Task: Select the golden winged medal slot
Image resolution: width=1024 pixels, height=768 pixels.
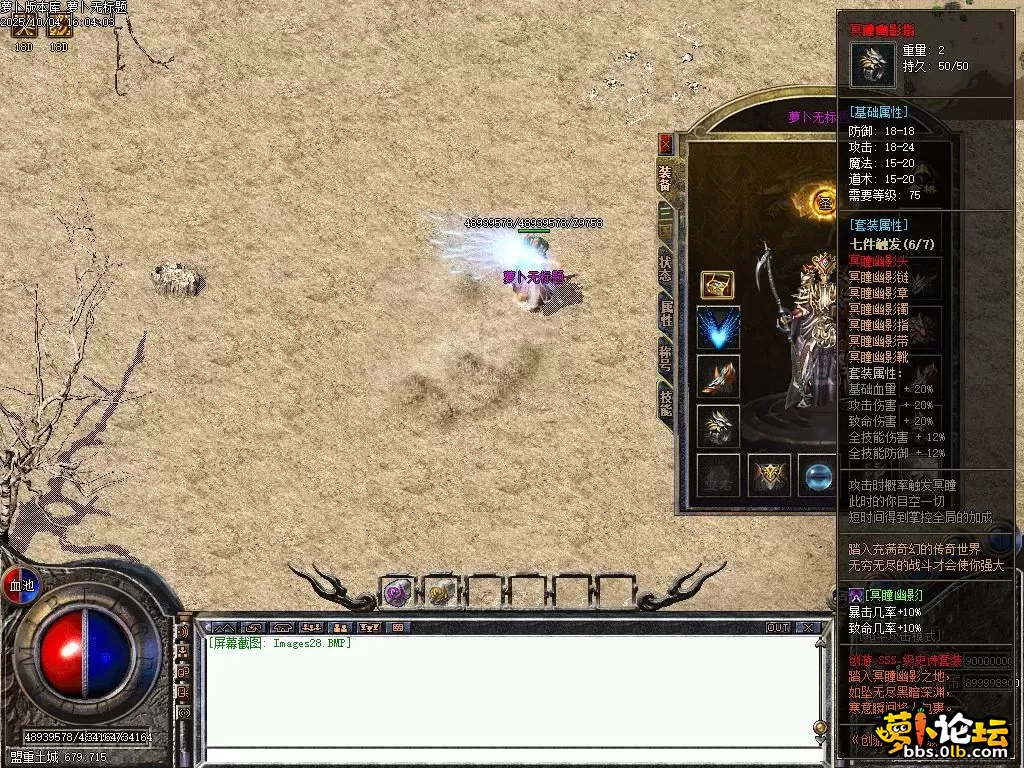Action: click(770, 475)
